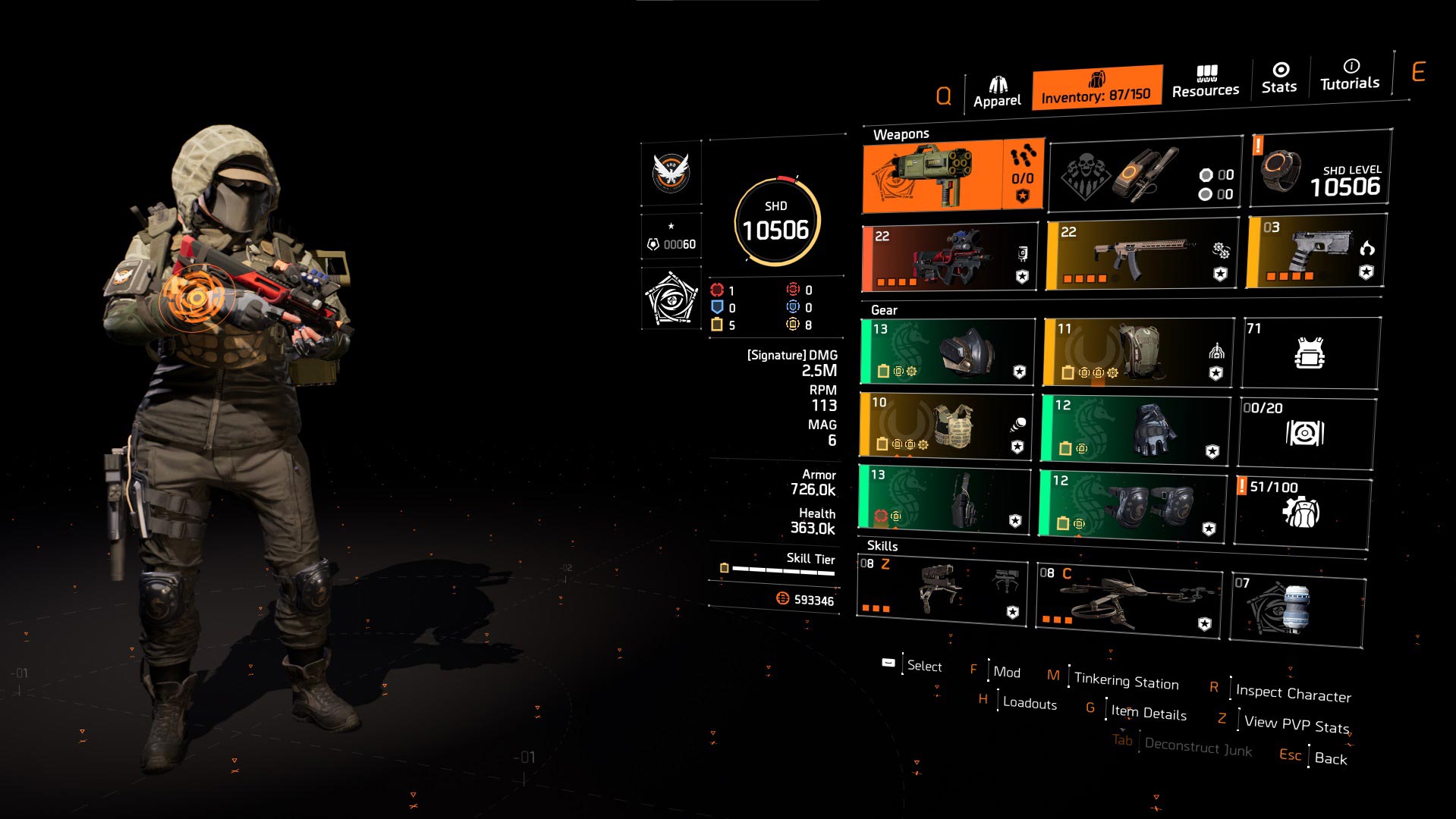Choose the chest armor vest slot
1456x819 pixels.
(x=946, y=425)
